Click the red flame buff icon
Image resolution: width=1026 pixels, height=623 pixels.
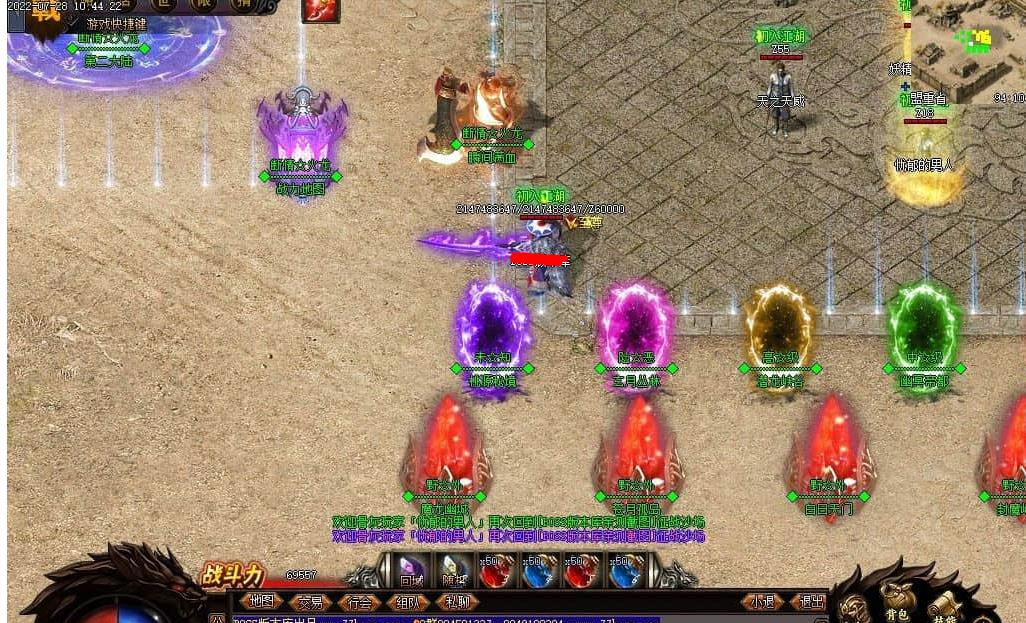tap(320, 10)
